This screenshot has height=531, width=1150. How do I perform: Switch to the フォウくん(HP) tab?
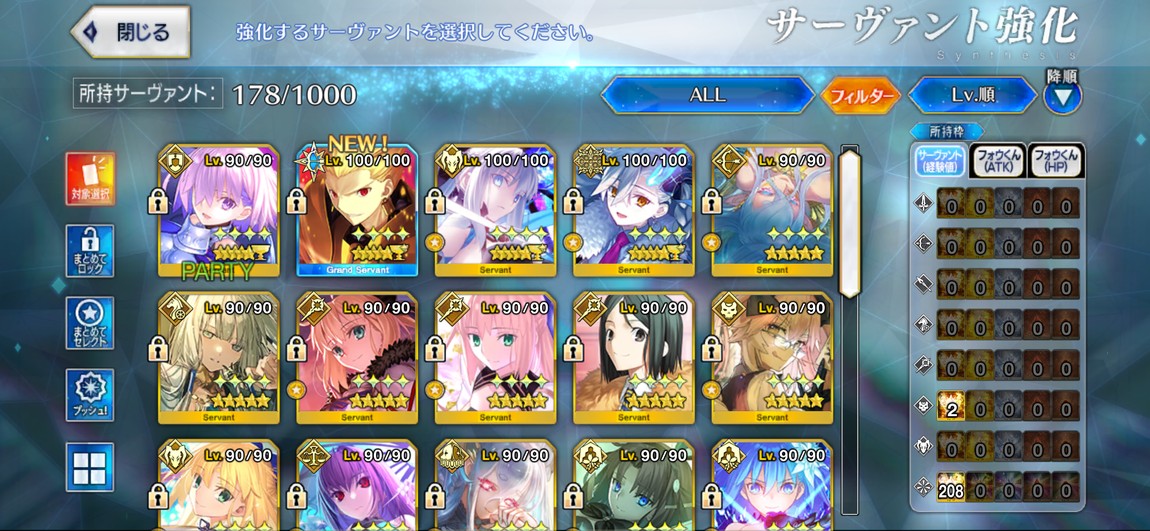[1056, 161]
